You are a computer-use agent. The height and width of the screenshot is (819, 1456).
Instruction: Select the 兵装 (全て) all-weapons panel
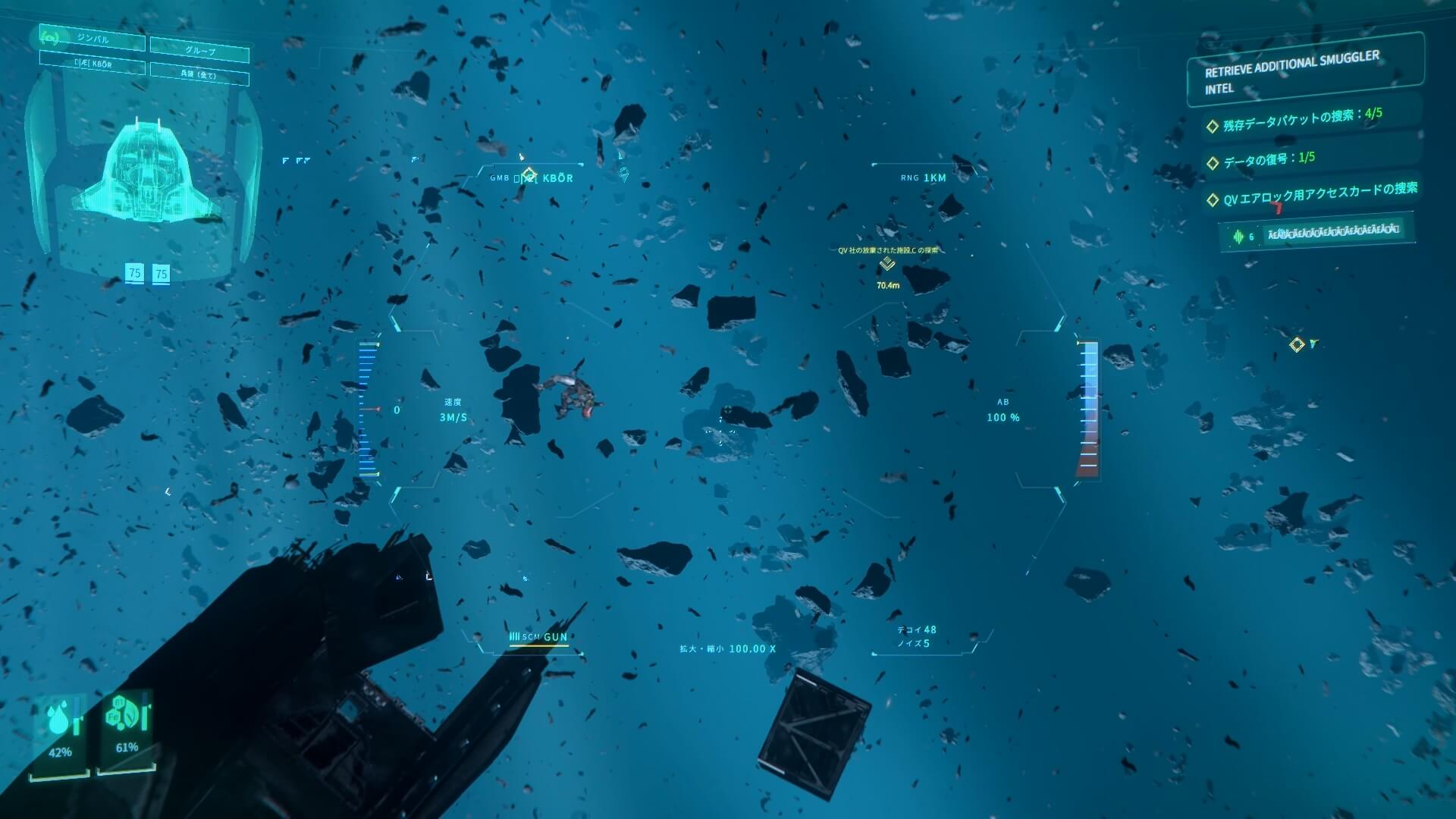(199, 74)
